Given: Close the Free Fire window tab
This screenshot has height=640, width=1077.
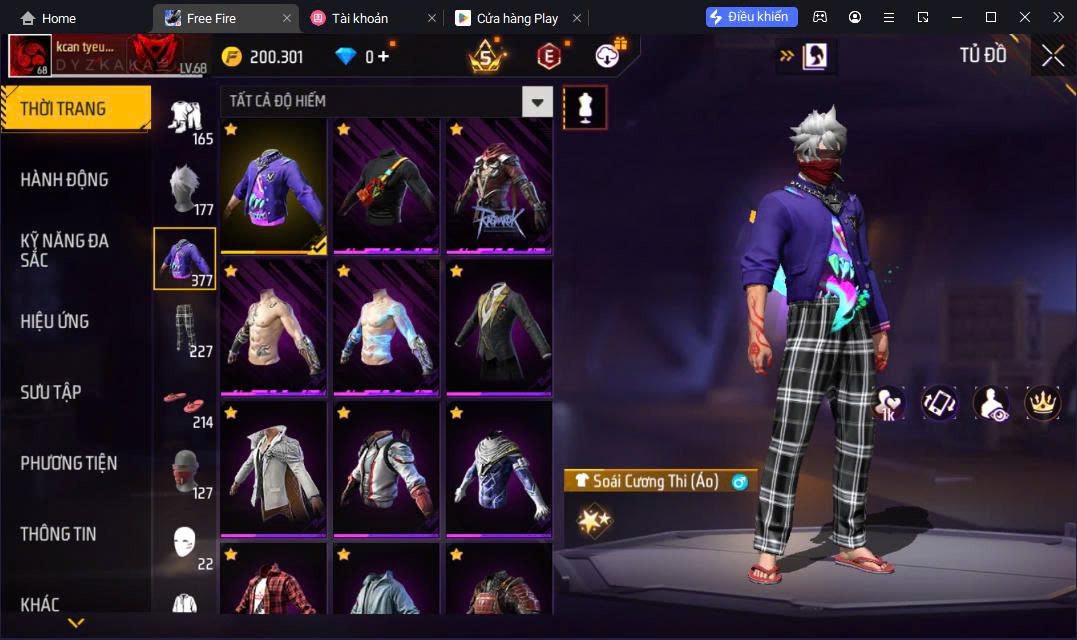Looking at the screenshot, I should click(x=288, y=18).
